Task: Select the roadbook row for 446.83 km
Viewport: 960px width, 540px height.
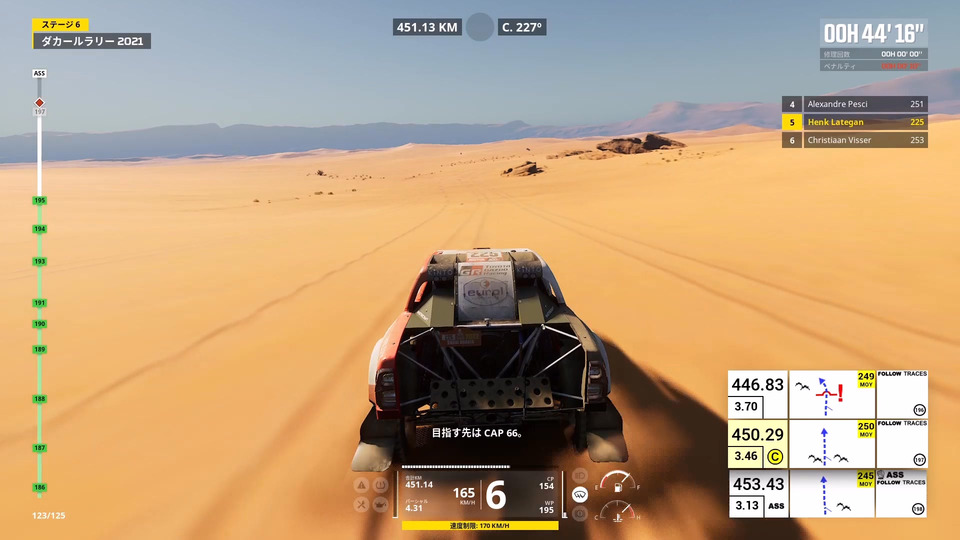Action: tap(828, 395)
